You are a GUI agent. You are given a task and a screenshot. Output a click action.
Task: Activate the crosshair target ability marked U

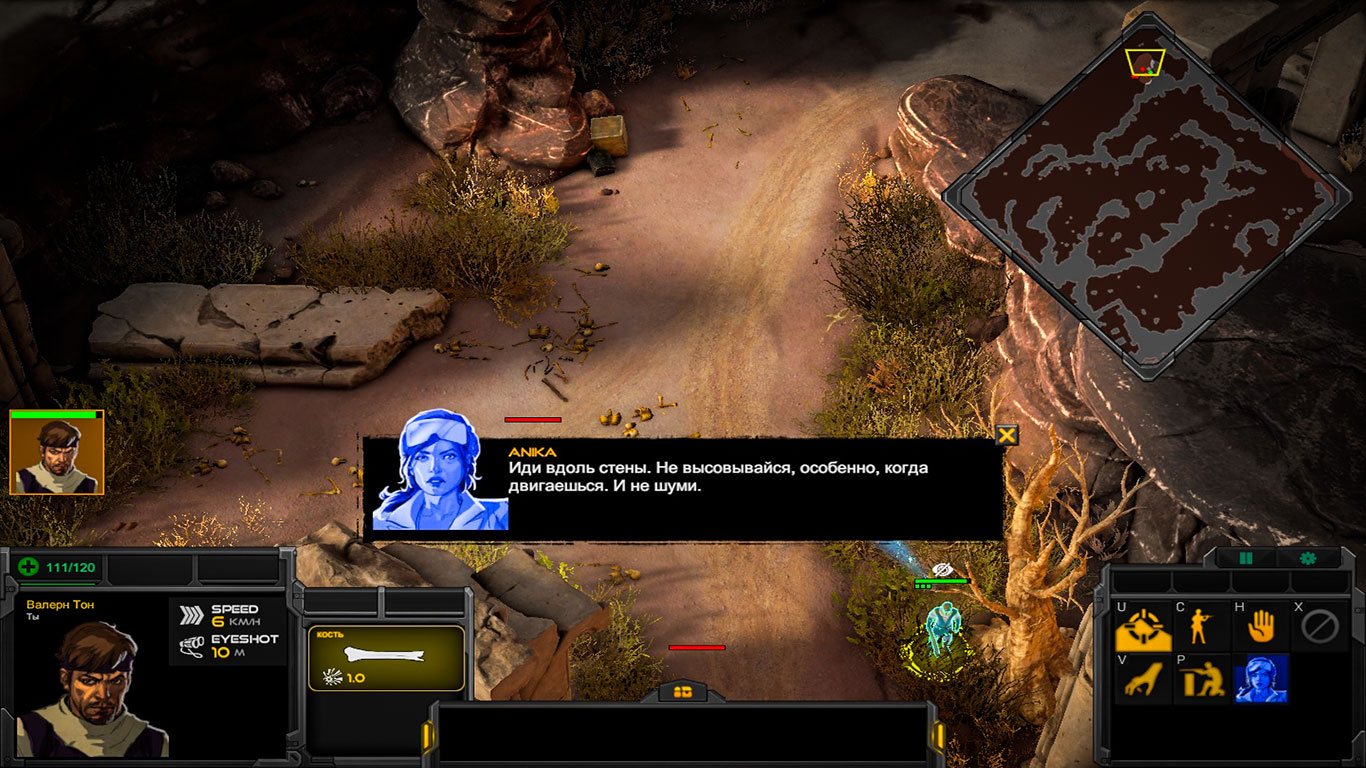click(1143, 628)
